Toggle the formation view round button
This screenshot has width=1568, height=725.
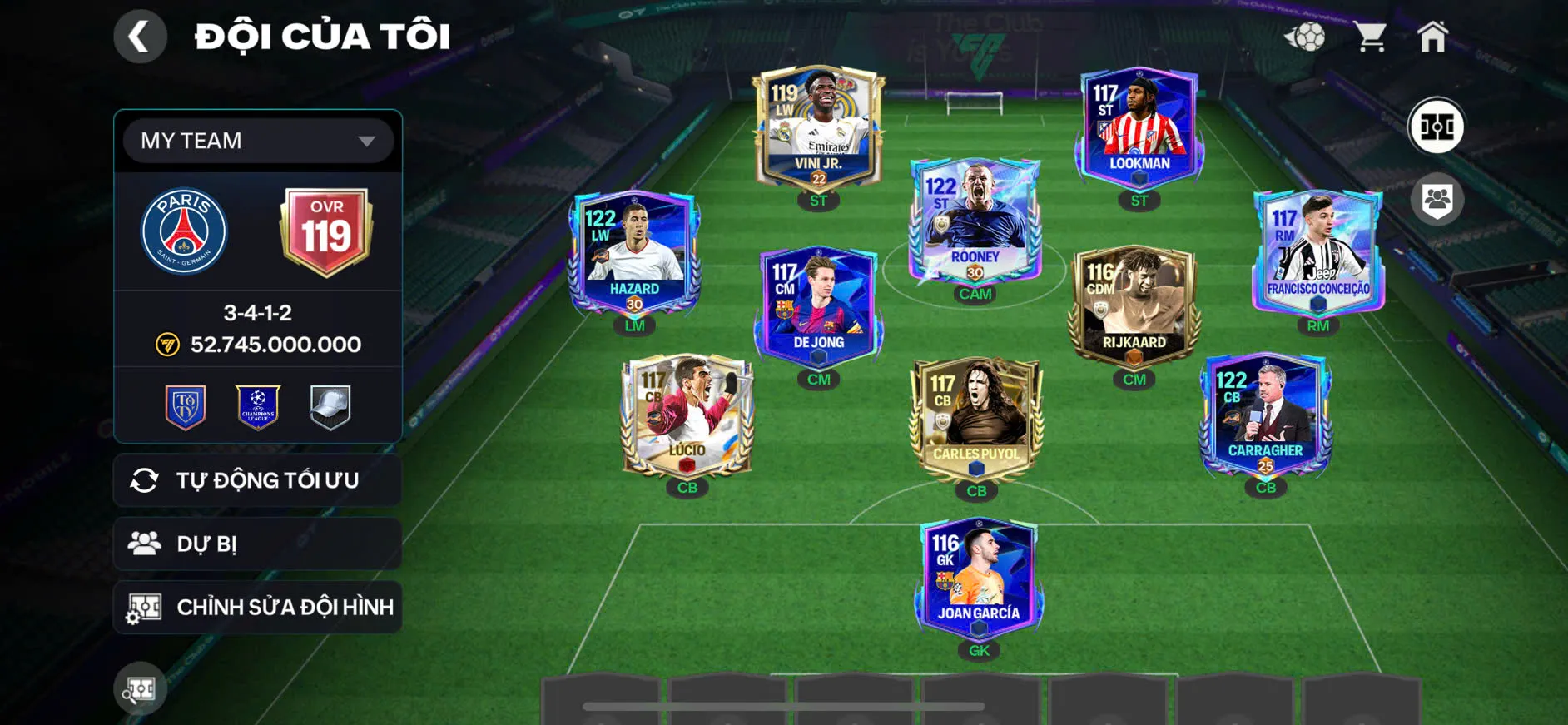tap(1436, 127)
